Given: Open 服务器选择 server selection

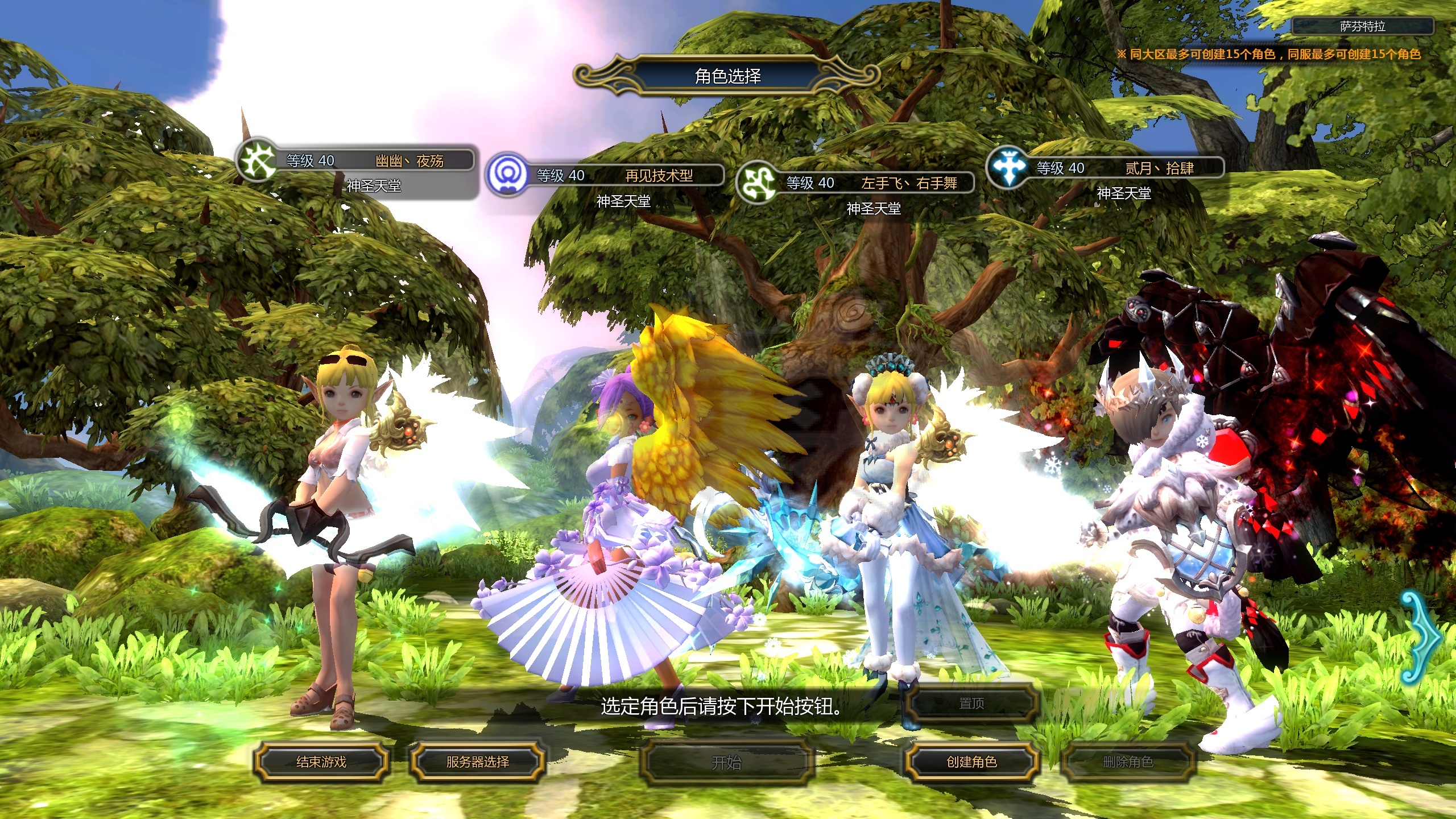Looking at the screenshot, I should point(477,762).
